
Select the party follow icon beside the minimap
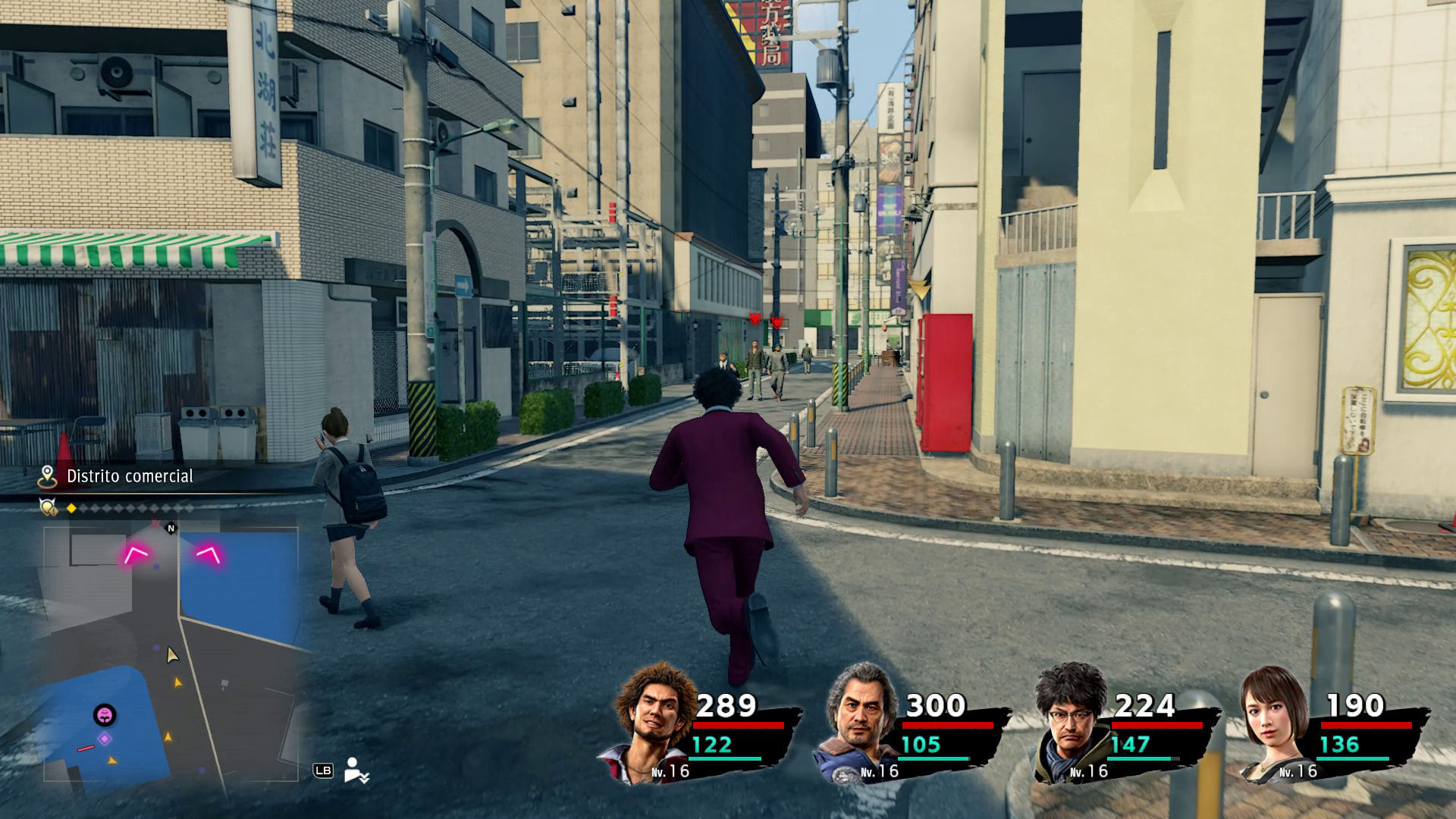click(355, 770)
